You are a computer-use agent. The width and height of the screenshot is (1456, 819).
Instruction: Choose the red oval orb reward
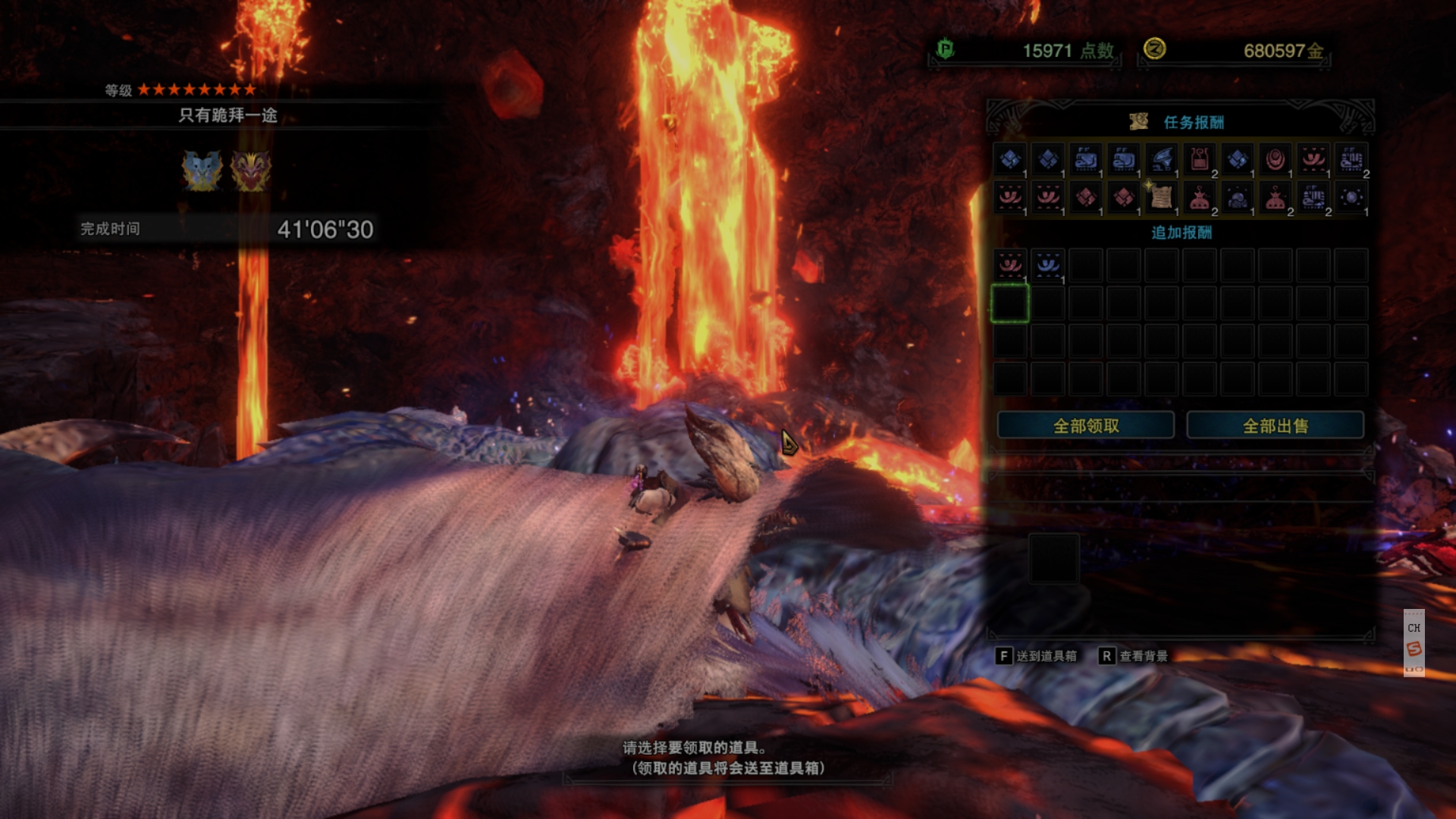(x=1276, y=159)
